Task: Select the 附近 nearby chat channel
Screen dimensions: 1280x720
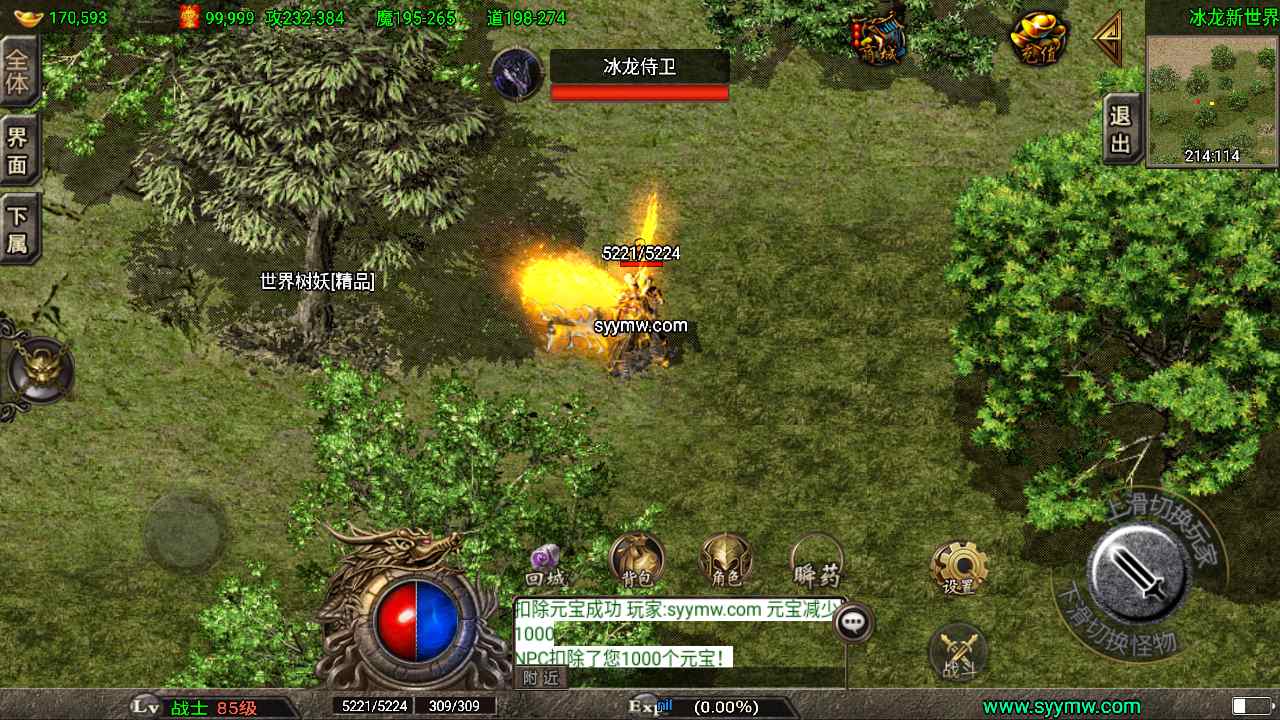Action: tap(541, 678)
